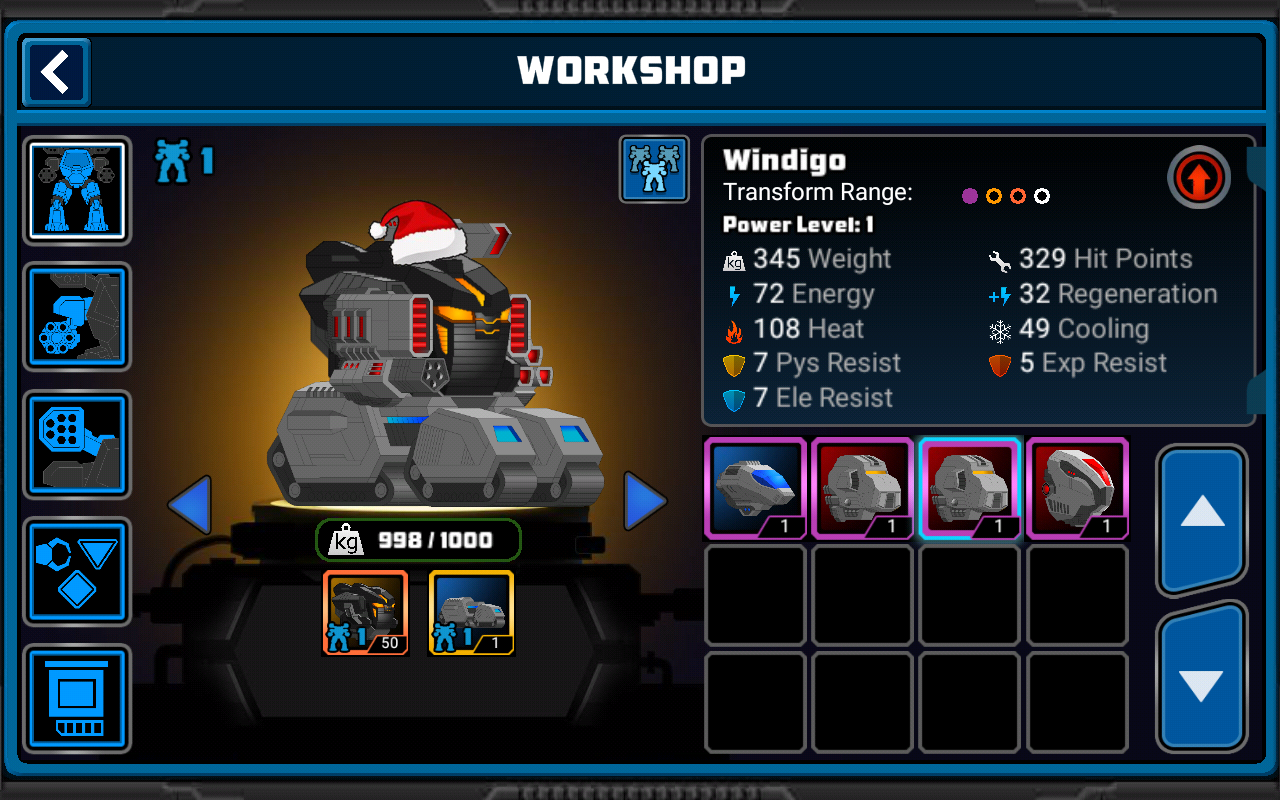Select the modules shapes category tab
This screenshot has width=1280, height=800.
(77, 571)
